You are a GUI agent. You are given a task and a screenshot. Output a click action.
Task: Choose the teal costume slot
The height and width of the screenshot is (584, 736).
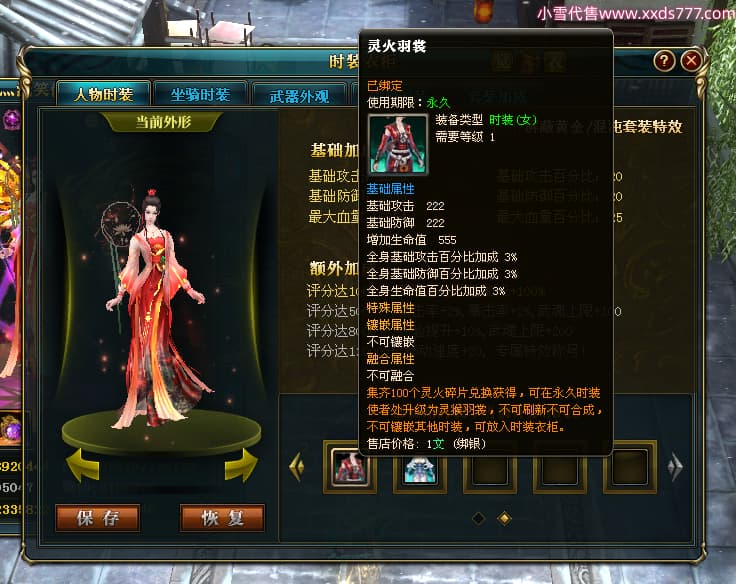coord(420,469)
